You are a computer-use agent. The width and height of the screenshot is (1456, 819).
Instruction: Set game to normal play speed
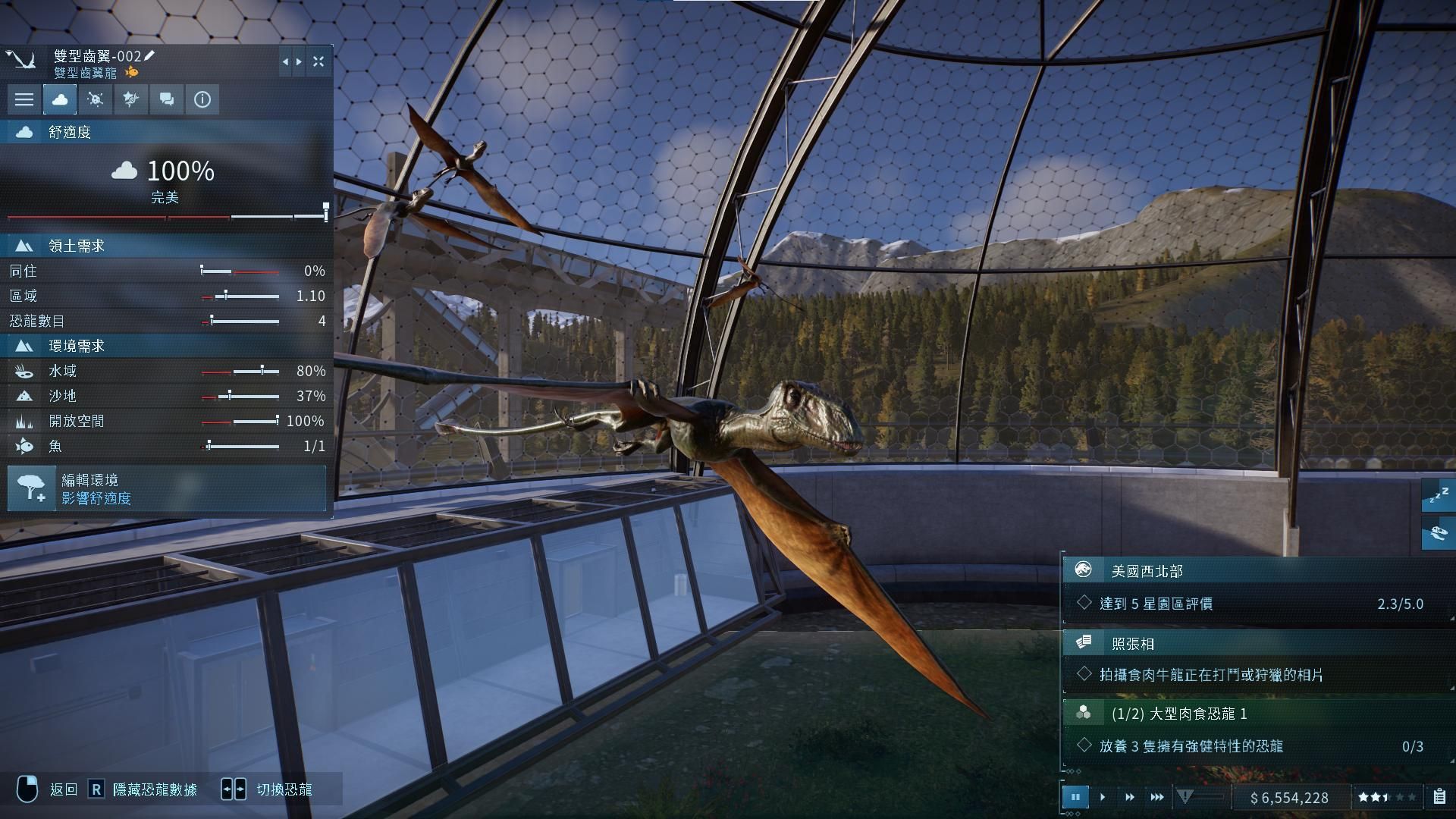[1103, 797]
